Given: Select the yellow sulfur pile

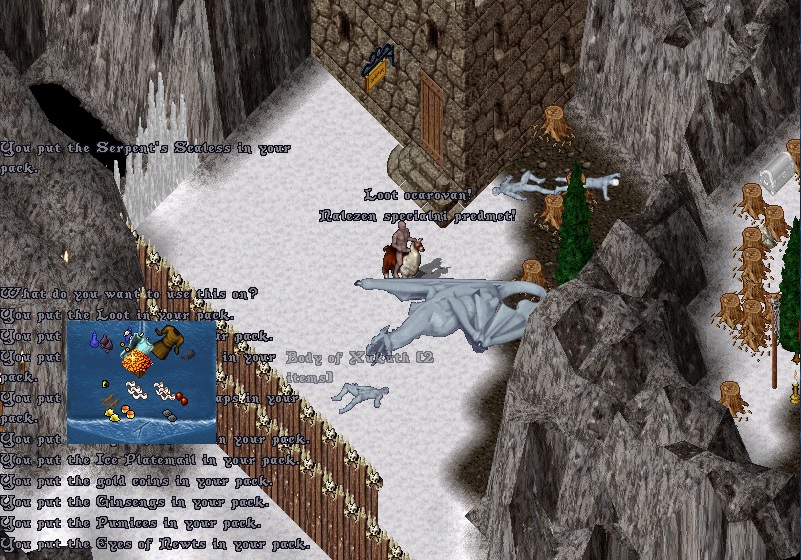Looking at the screenshot, I should [113, 415].
